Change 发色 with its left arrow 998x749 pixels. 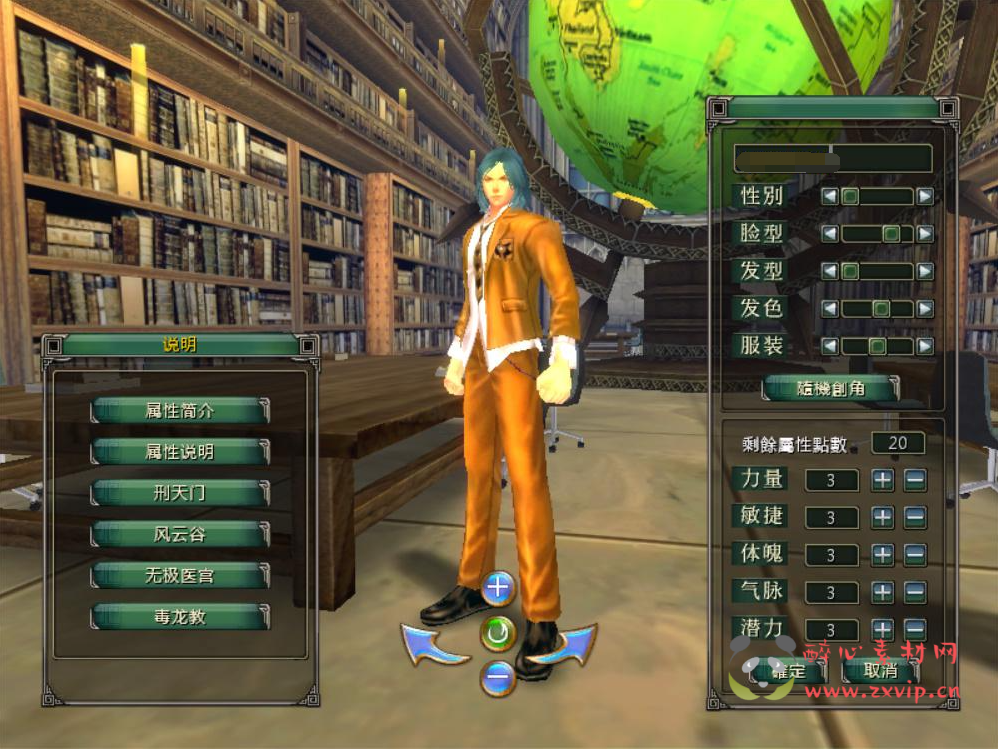point(829,309)
